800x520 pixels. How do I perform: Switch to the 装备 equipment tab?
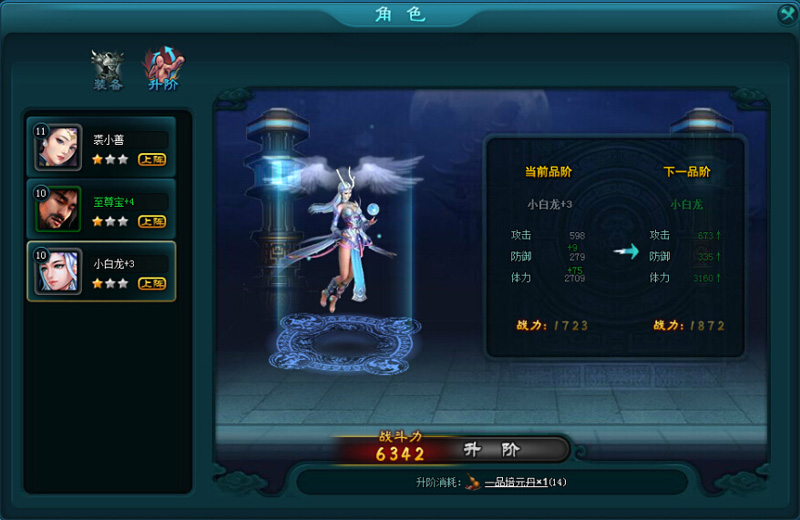click(x=107, y=69)
